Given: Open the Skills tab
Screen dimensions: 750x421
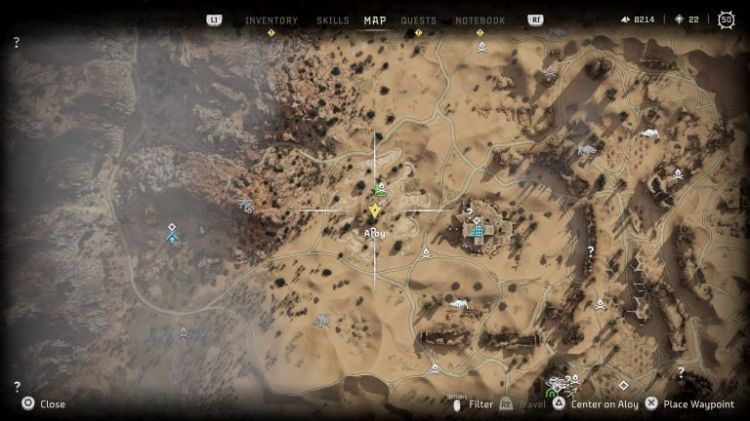Looking at the screenshot, I should coord(332,20).
